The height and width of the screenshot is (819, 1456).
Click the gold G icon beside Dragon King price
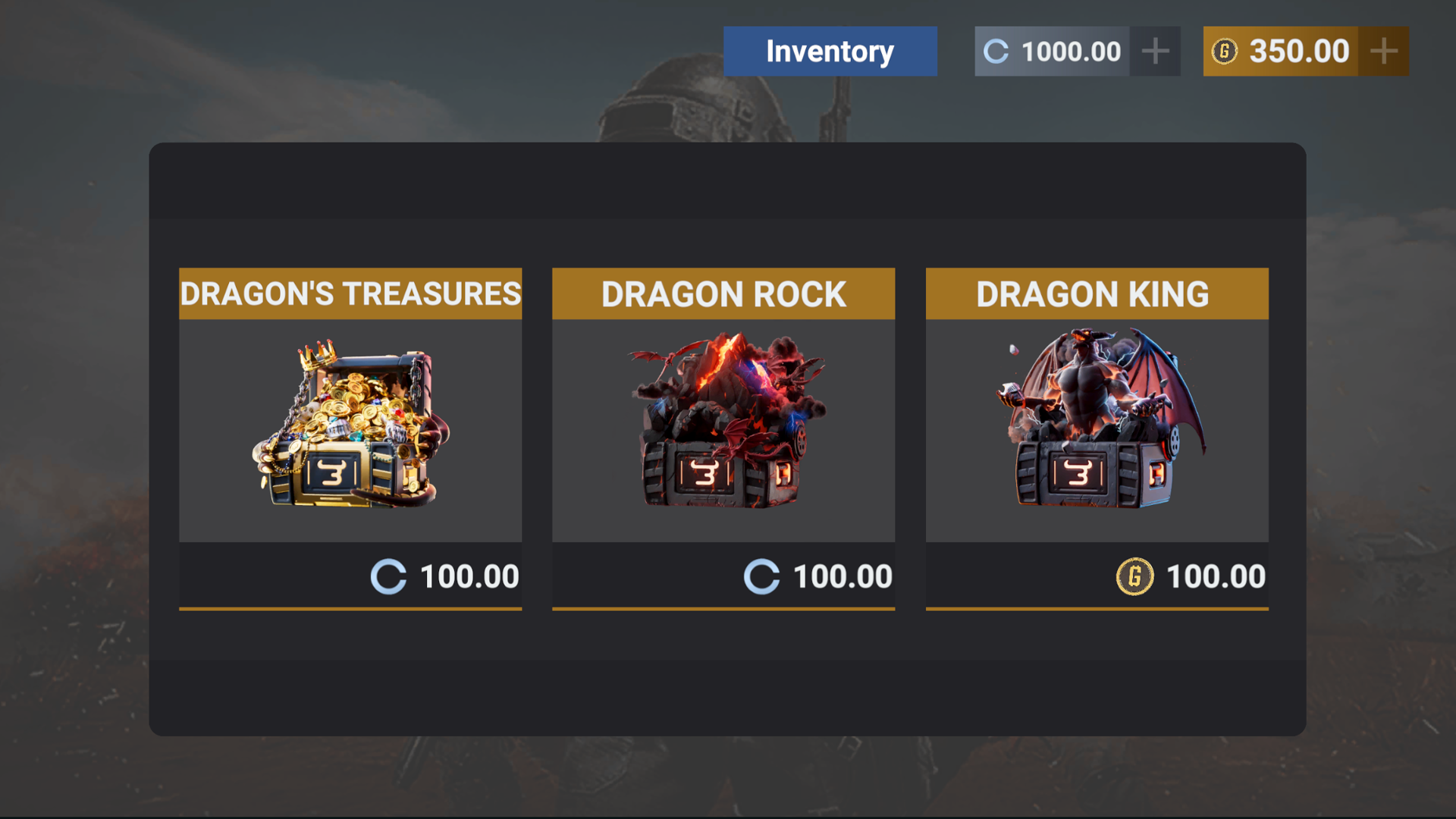[x=1135, y=576]
